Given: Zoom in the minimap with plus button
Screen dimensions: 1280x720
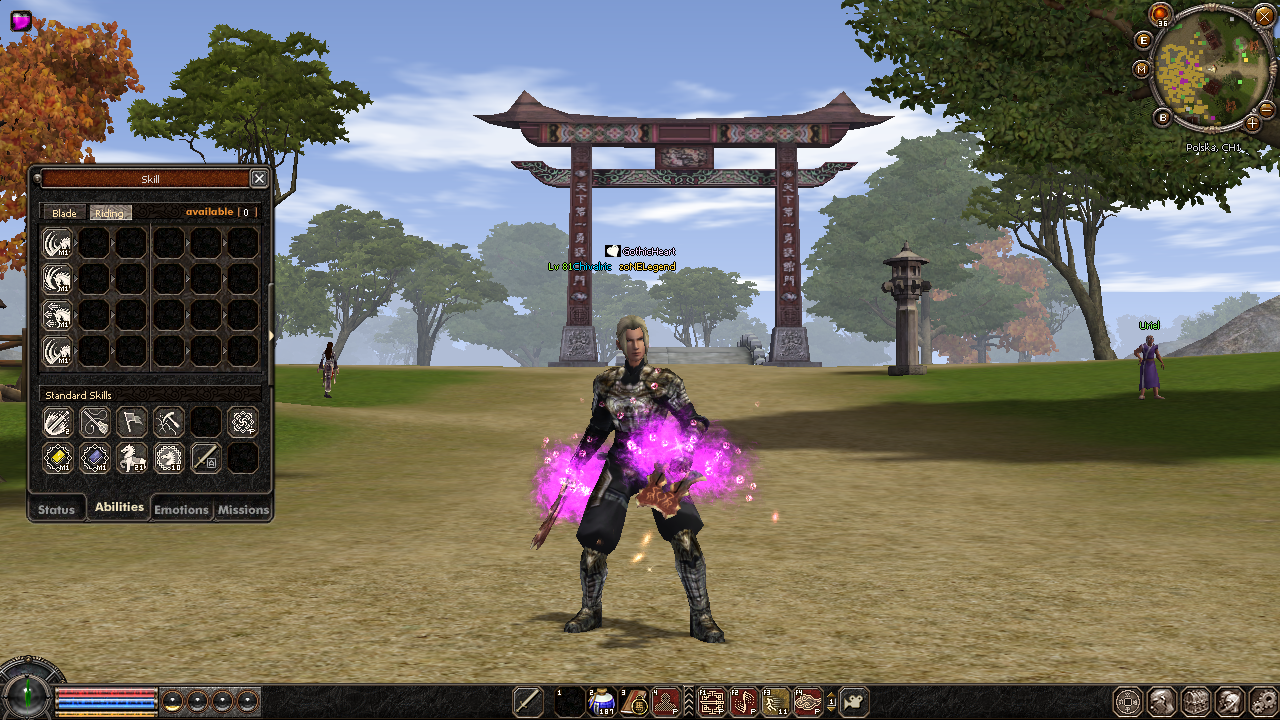Looking at the screenshot, I should 1252,123.
